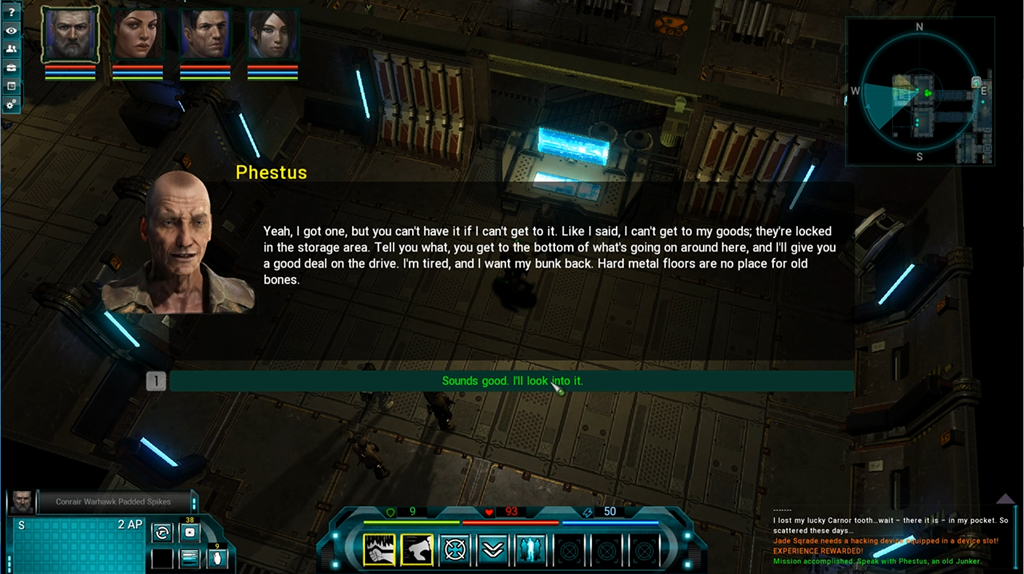The width and height of the screenshot is (1024, 574).
Task: Select the bearded grey-haired man portrait
Action: pyautogui.click(x=70, y=35)
